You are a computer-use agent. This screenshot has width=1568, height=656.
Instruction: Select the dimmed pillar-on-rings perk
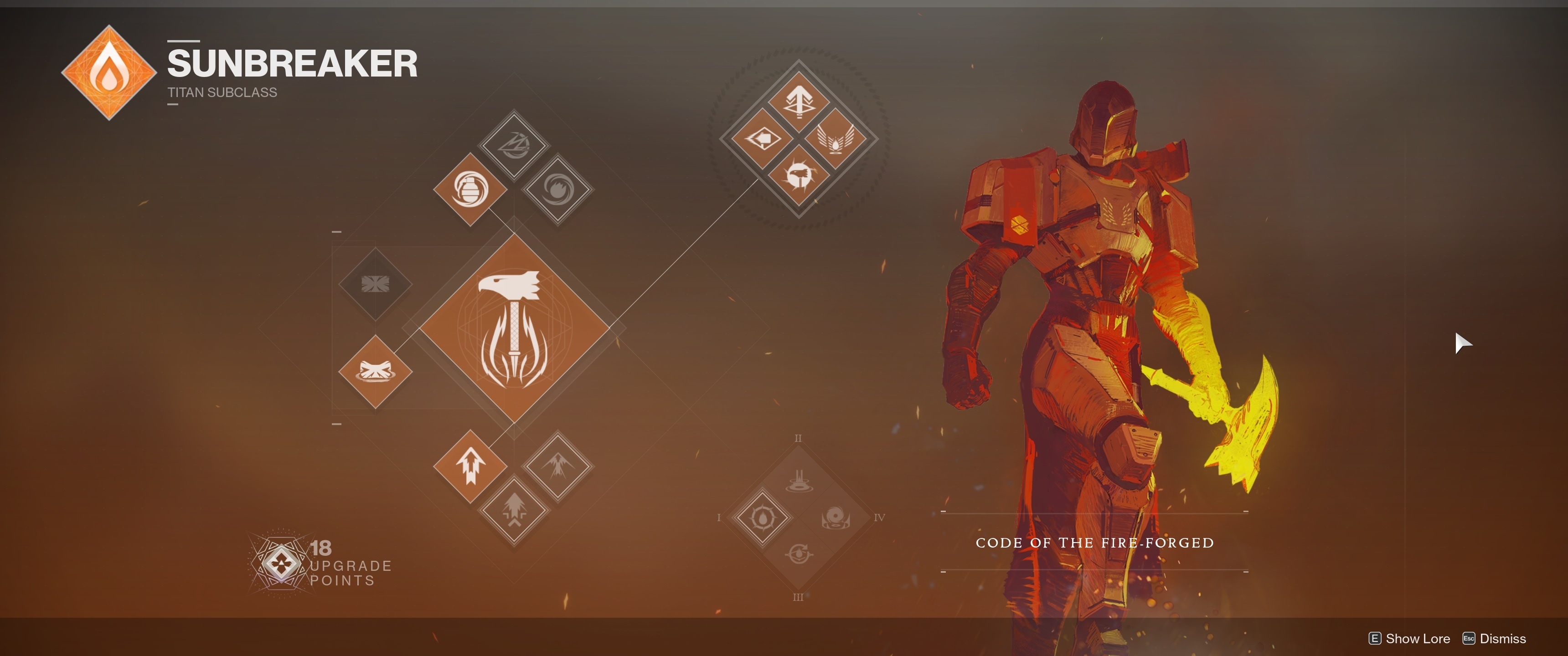[x=798, y=482]
